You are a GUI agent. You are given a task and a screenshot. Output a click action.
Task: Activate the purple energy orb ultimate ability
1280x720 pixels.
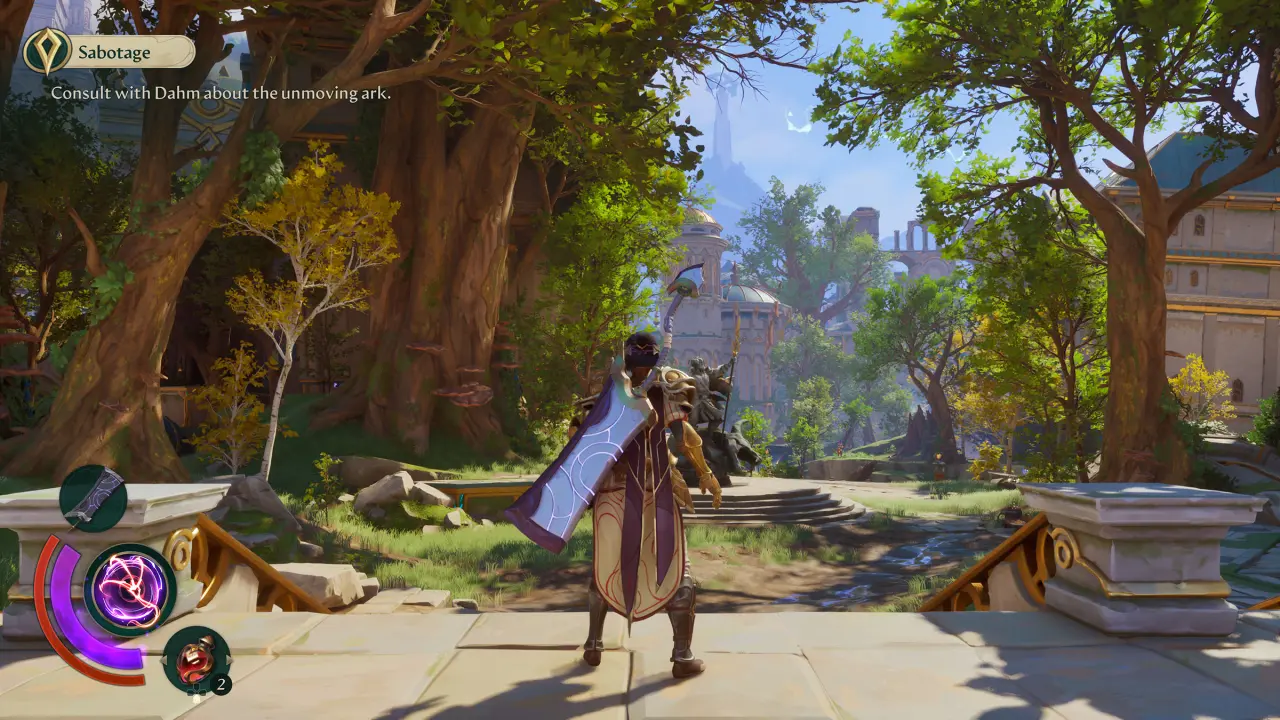pos(130,590)
